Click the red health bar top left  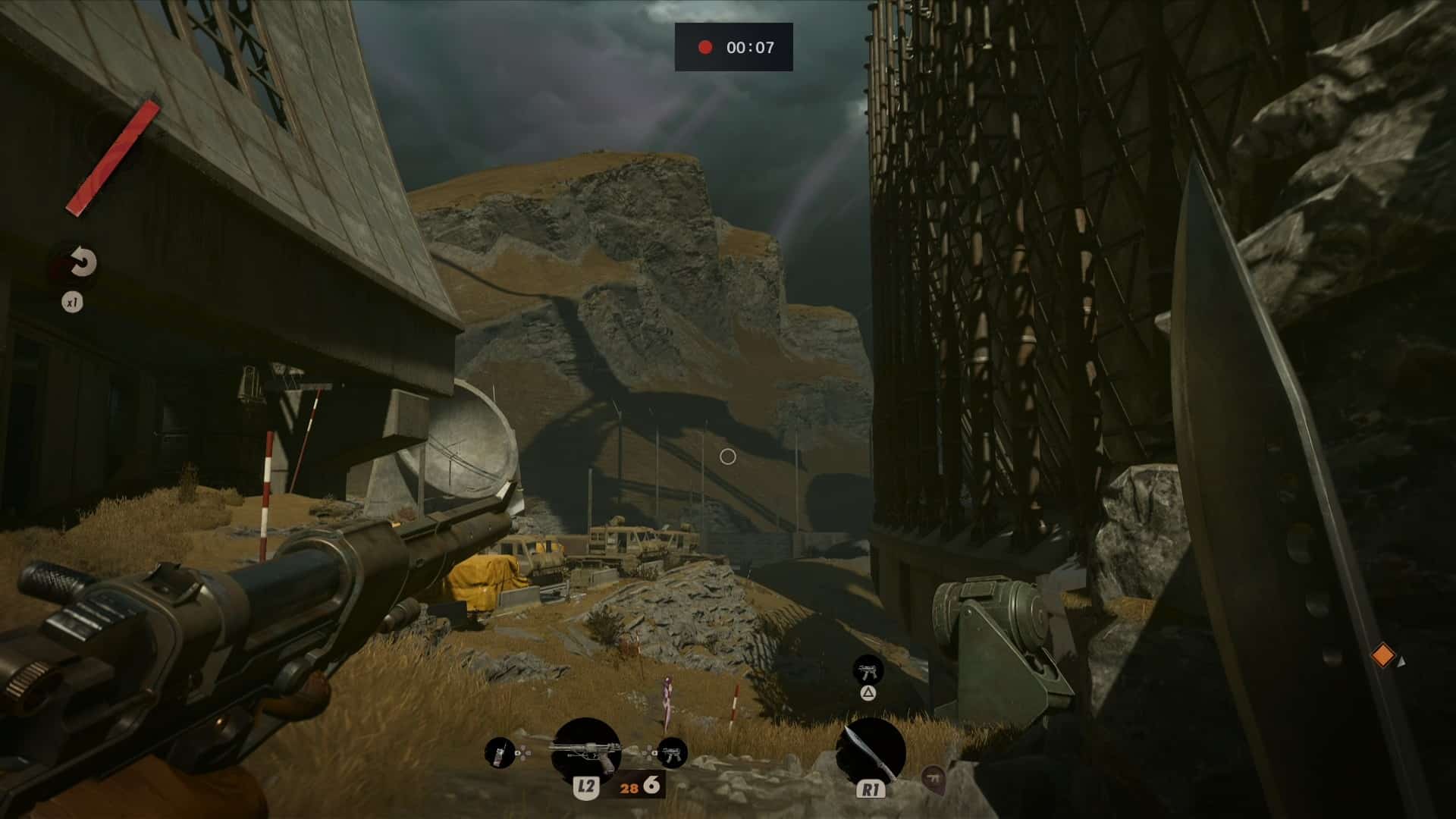point(114,152)
